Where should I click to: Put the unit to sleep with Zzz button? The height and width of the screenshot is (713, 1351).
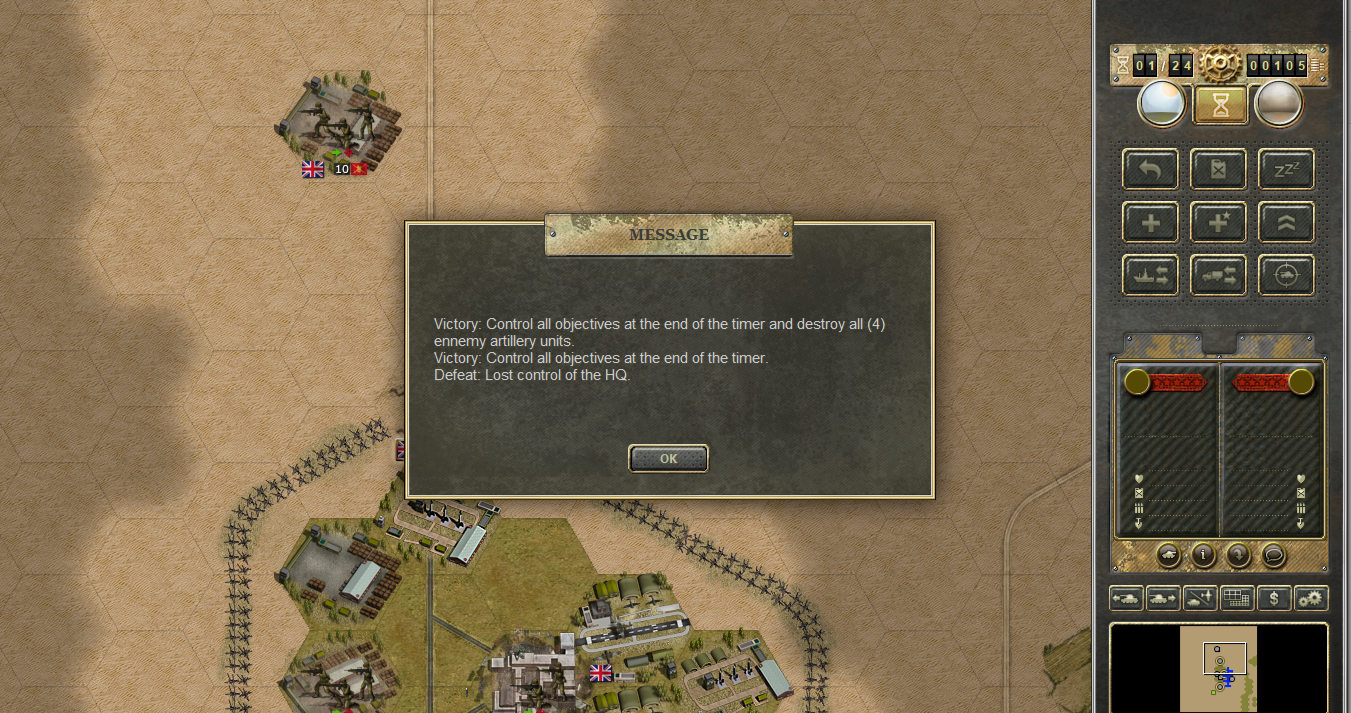tap(1286, 169)
